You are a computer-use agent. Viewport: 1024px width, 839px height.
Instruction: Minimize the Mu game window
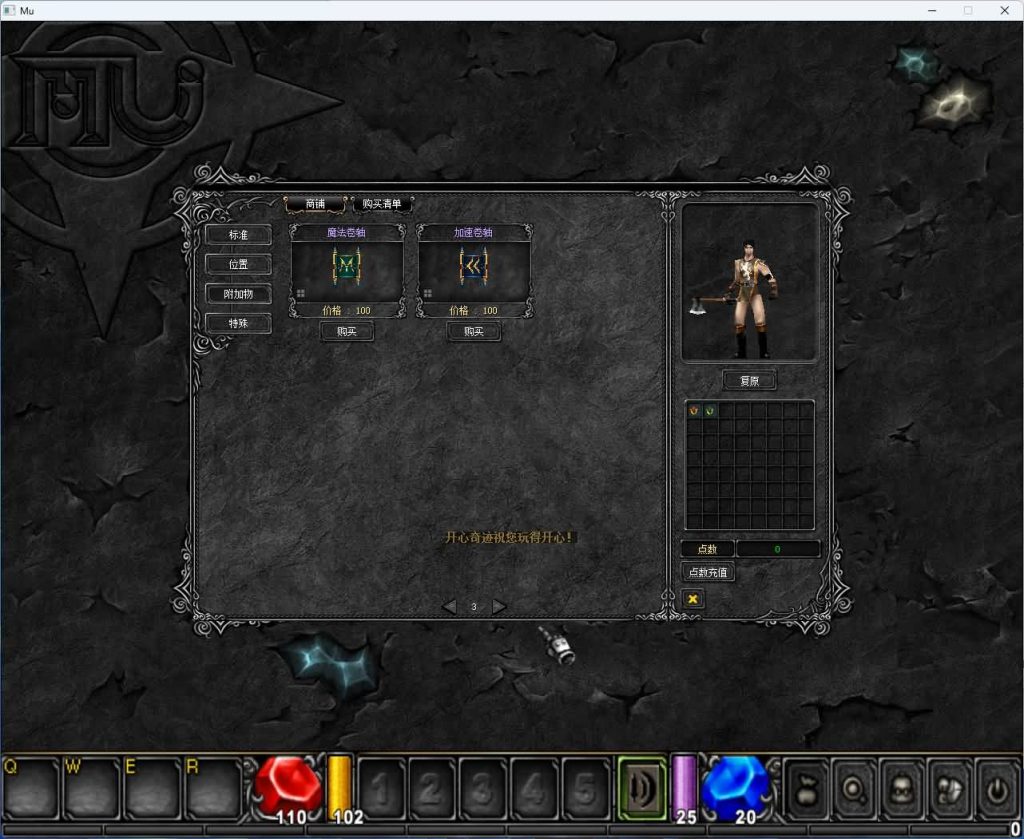[x=931, y=10]
